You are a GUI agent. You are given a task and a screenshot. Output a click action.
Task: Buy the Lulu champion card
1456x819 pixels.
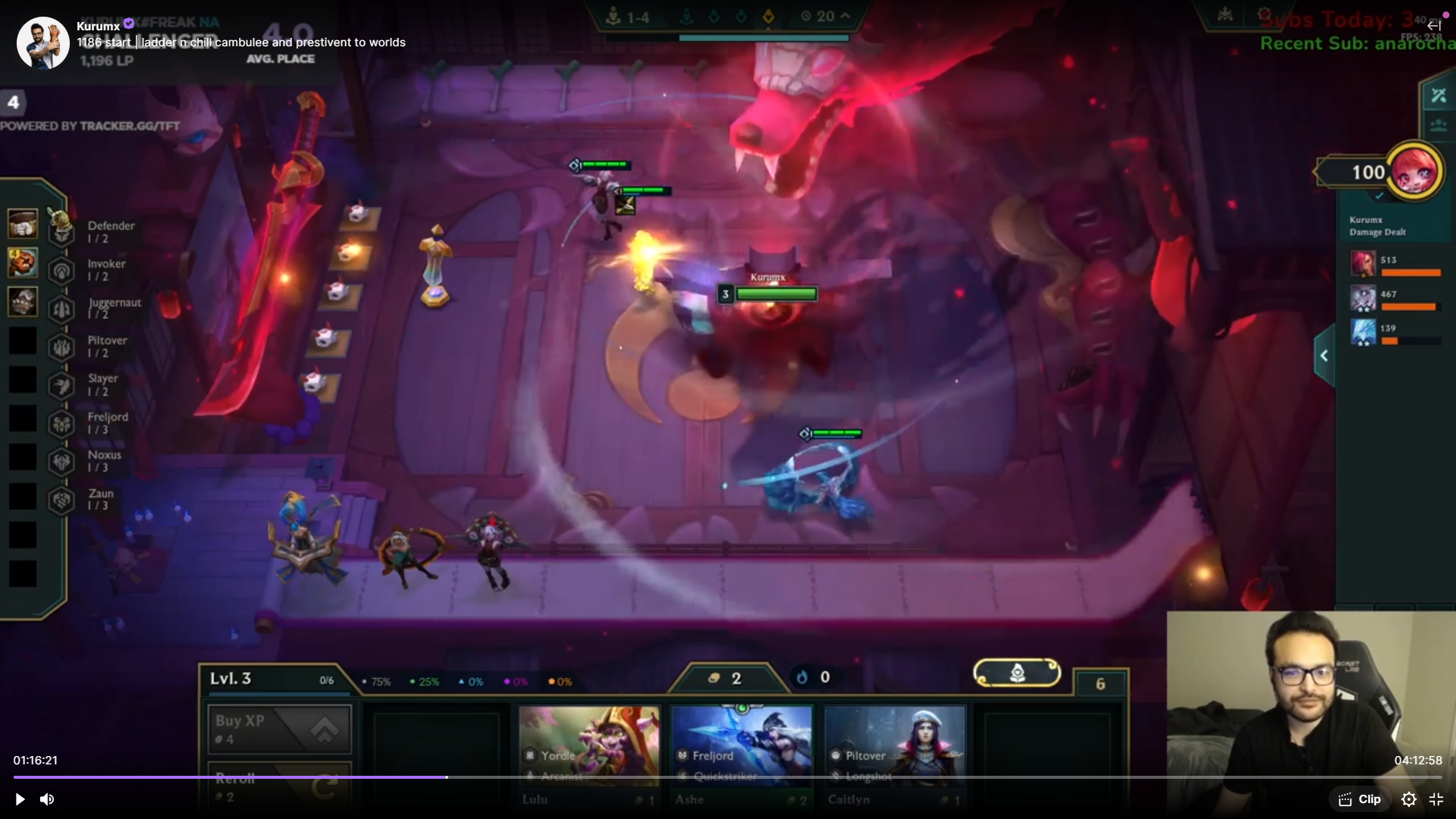pyautogui.click(x=589, y=755)
